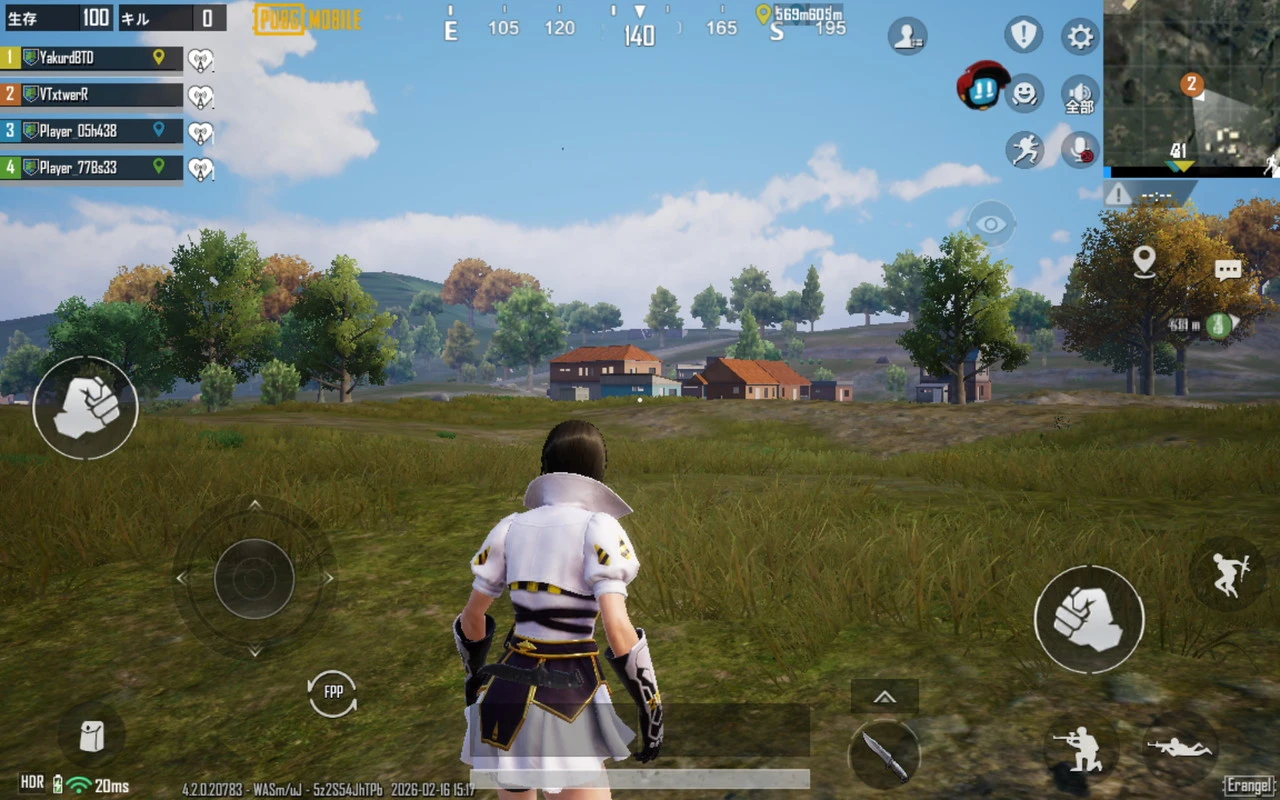Open the backpack inventory
Viewport: 1280px width, 800px height.
[91, 736]
